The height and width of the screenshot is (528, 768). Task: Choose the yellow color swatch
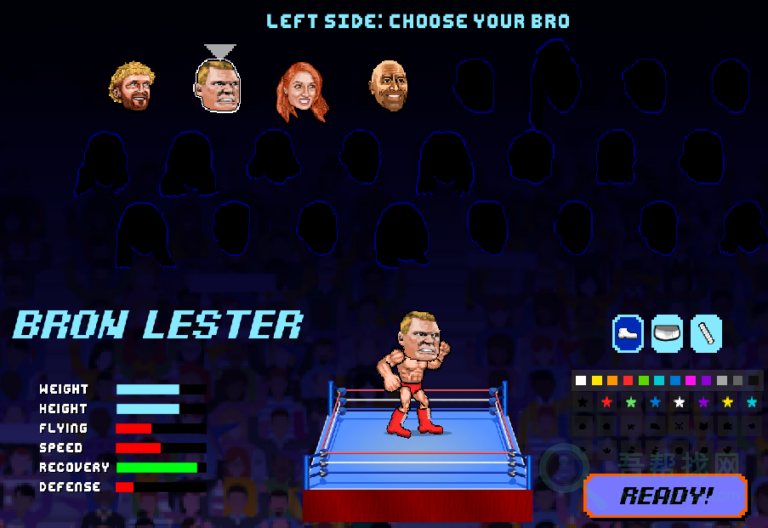[x=596, y=380]
